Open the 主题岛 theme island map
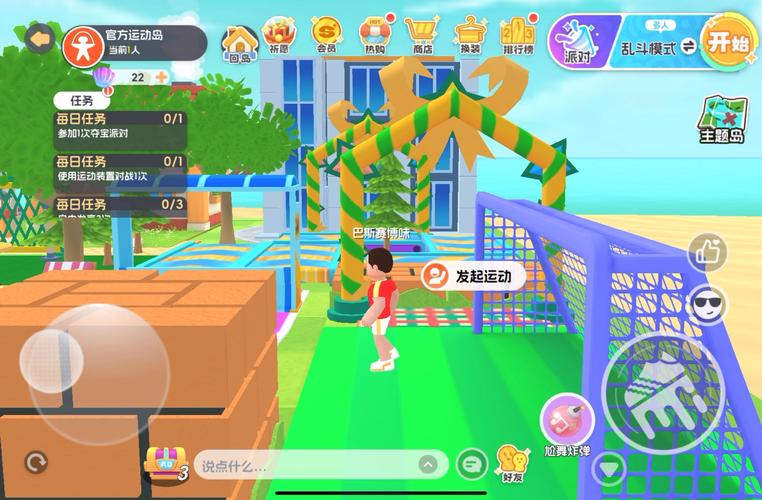 (720, 120)
